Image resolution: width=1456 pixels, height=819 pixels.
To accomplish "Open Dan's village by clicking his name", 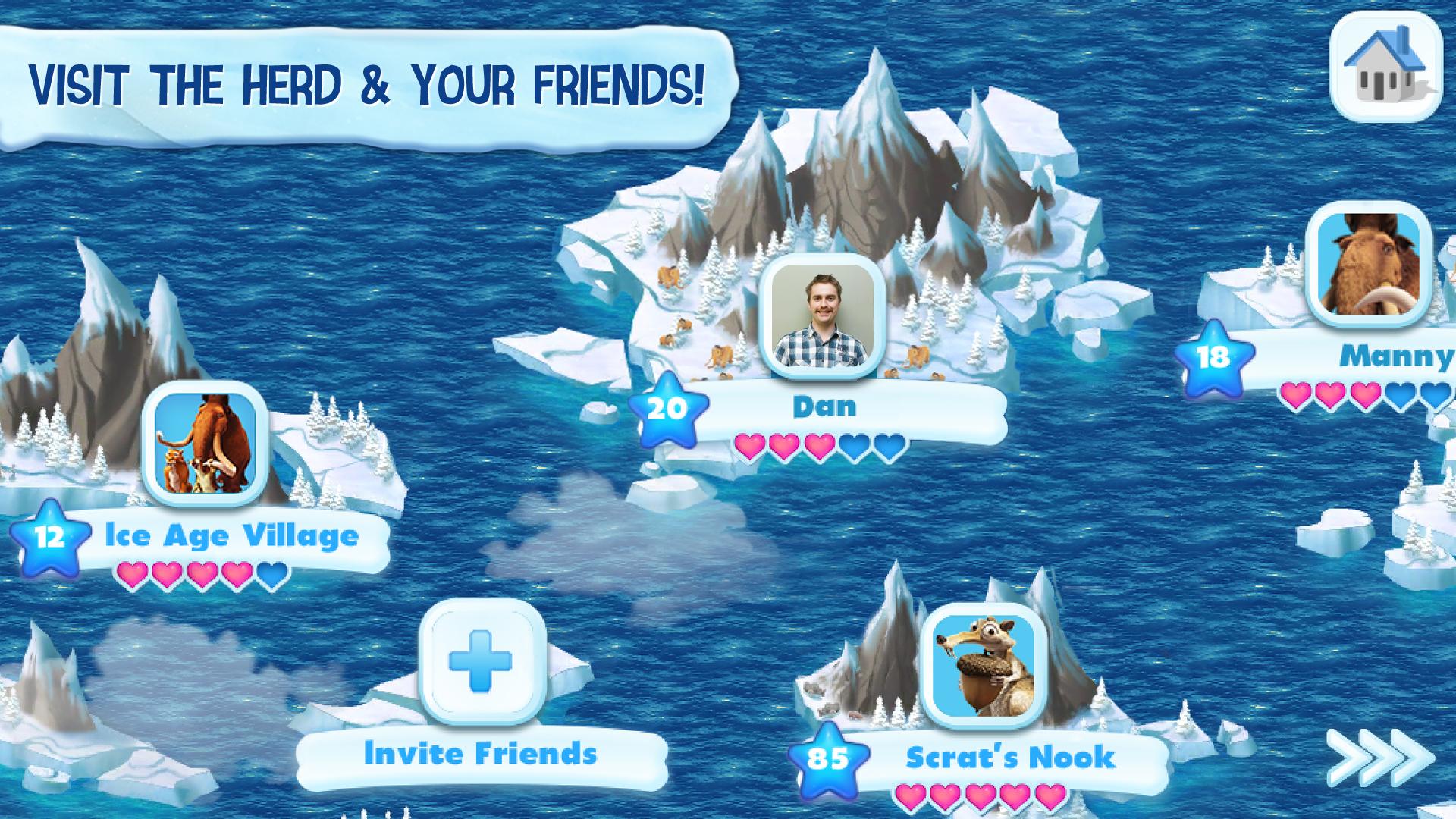I will coord(823,407).
